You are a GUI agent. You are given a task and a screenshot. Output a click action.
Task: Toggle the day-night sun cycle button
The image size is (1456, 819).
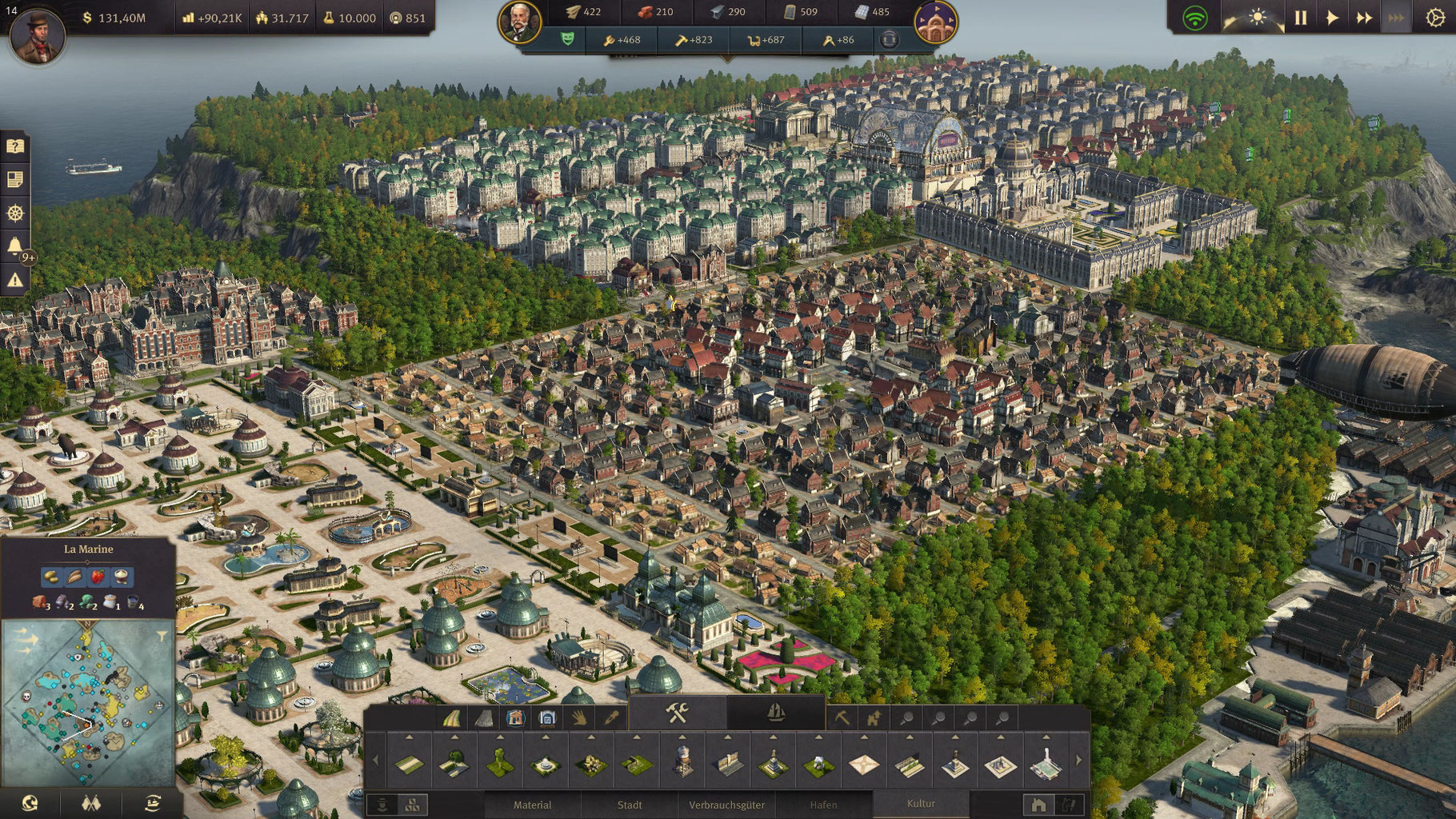click(1258, 18)
